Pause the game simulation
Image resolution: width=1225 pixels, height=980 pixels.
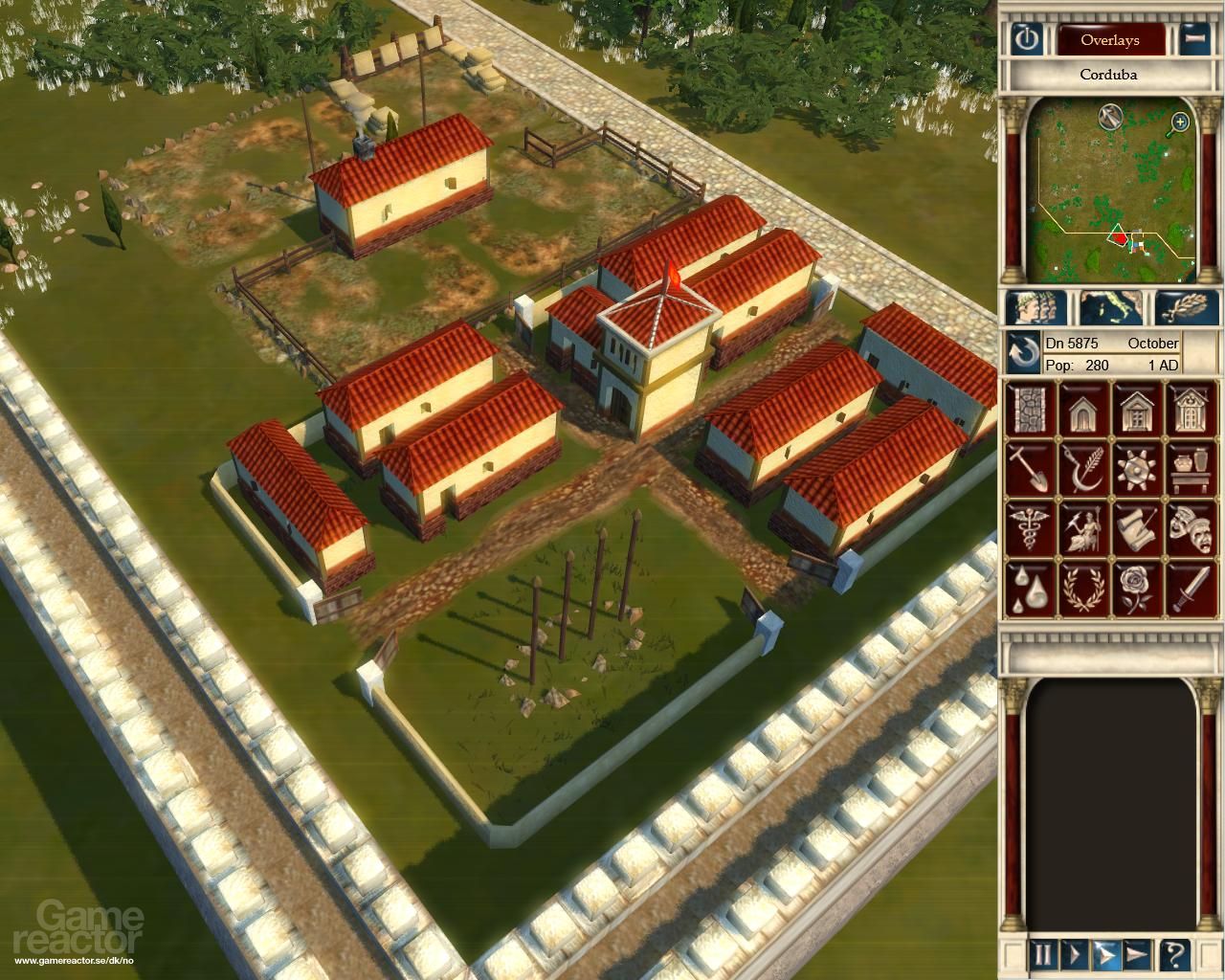(1043, 951)
